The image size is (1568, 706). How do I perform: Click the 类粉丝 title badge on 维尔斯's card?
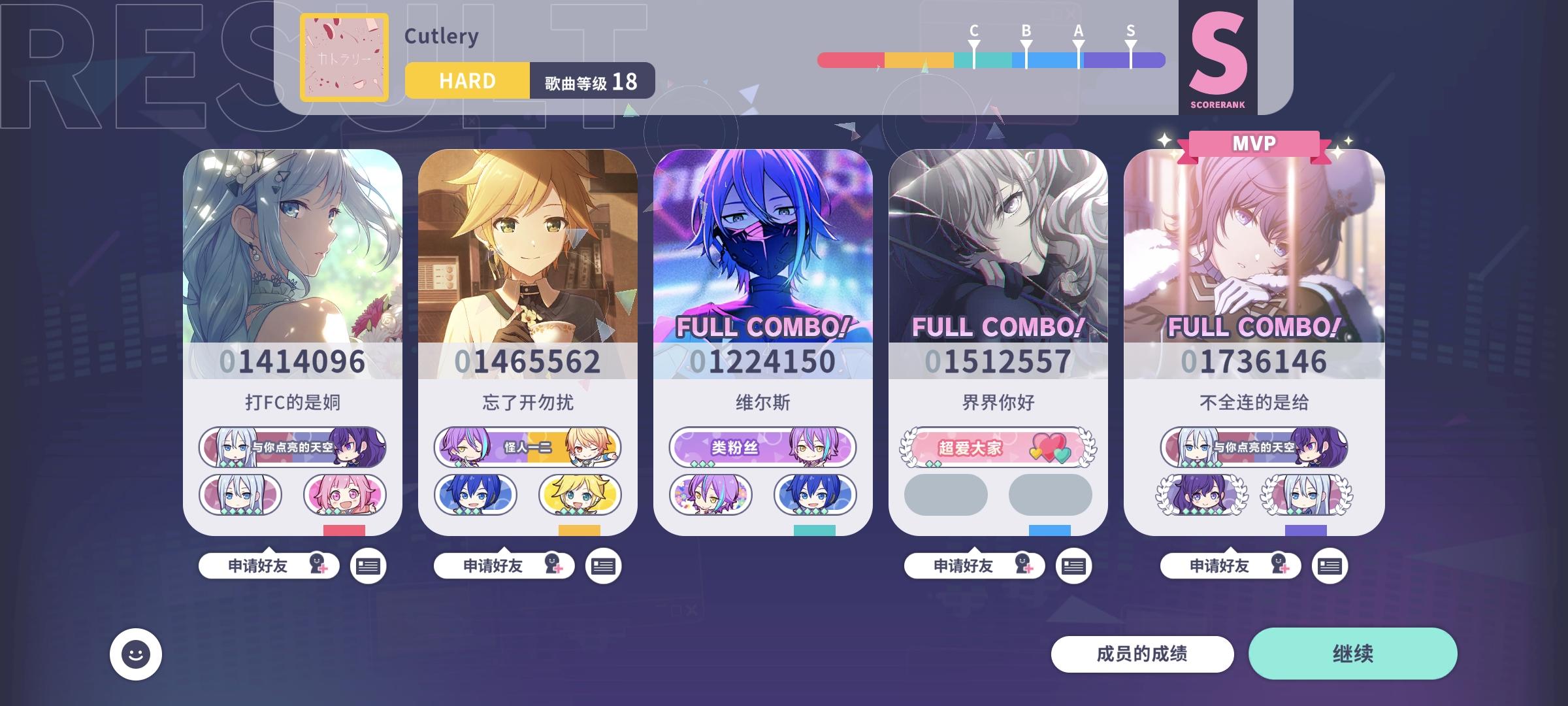pos(761,448)
